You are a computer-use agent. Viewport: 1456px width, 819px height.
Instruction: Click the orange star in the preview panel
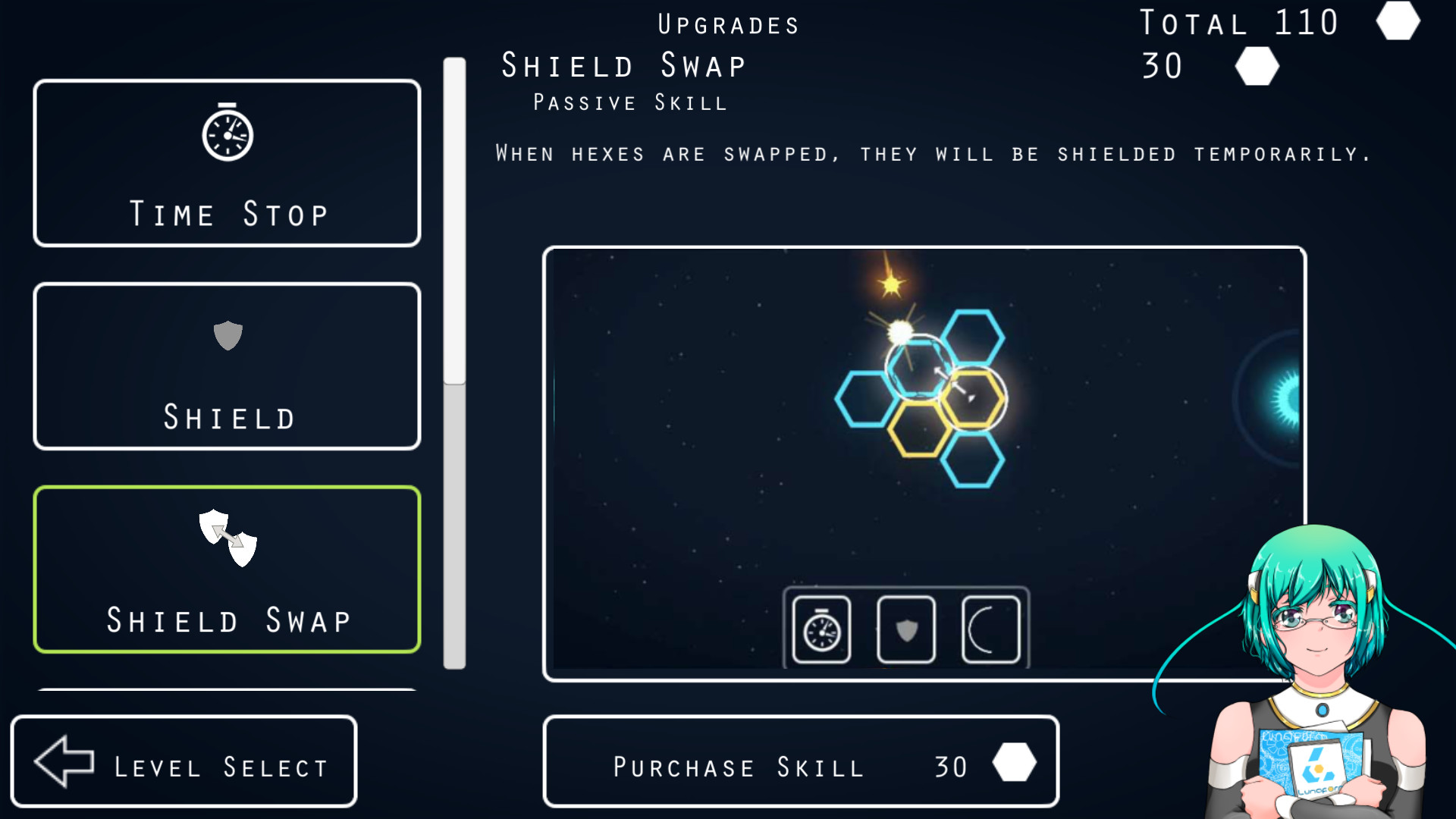pyautogui.click(x=891, y=286)
